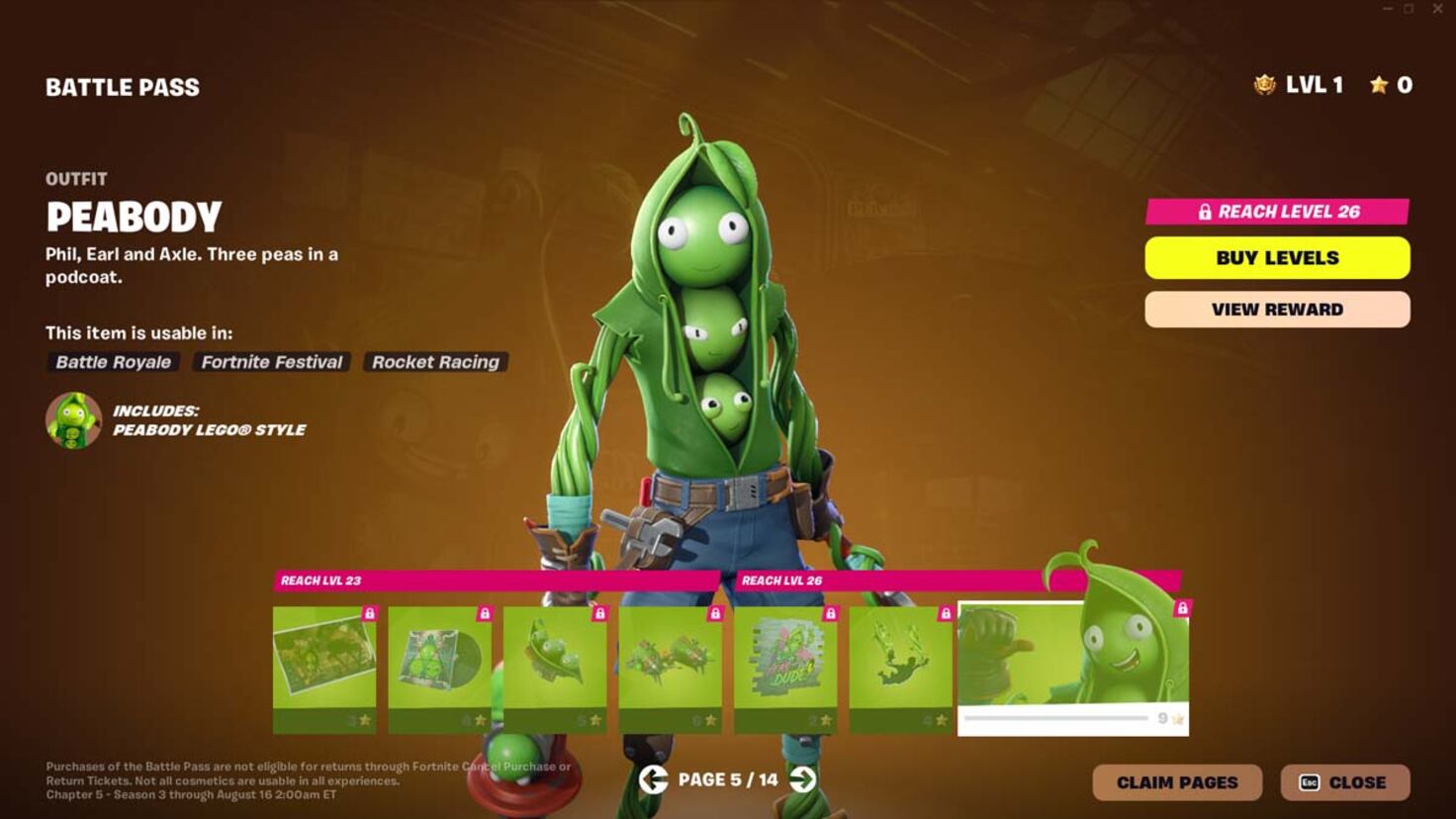Click CLAIM PAGES at the bottom
Screen dimensions: 1456x819
pos(1177,781)
